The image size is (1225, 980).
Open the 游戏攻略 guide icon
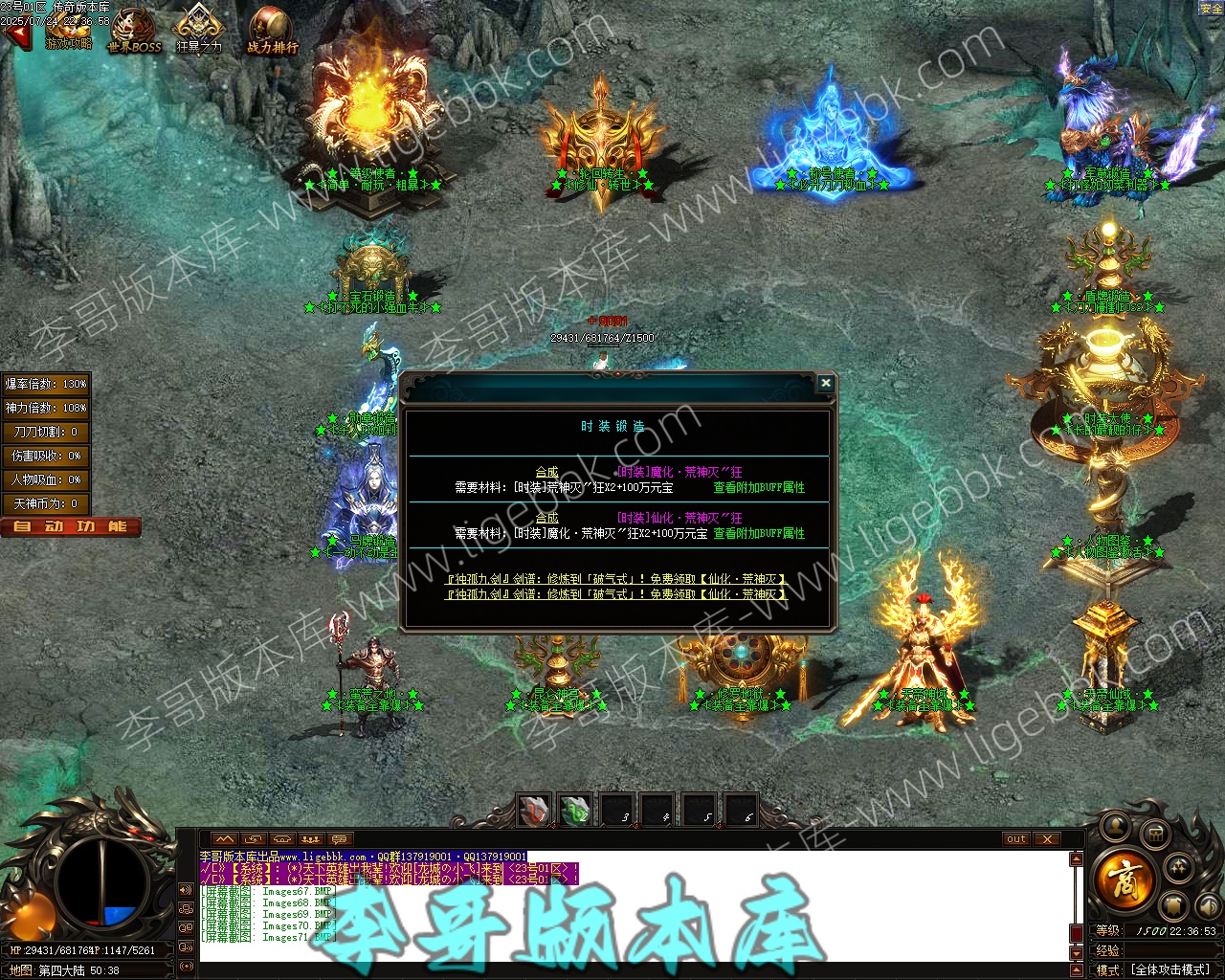click(x=69, y=31)
